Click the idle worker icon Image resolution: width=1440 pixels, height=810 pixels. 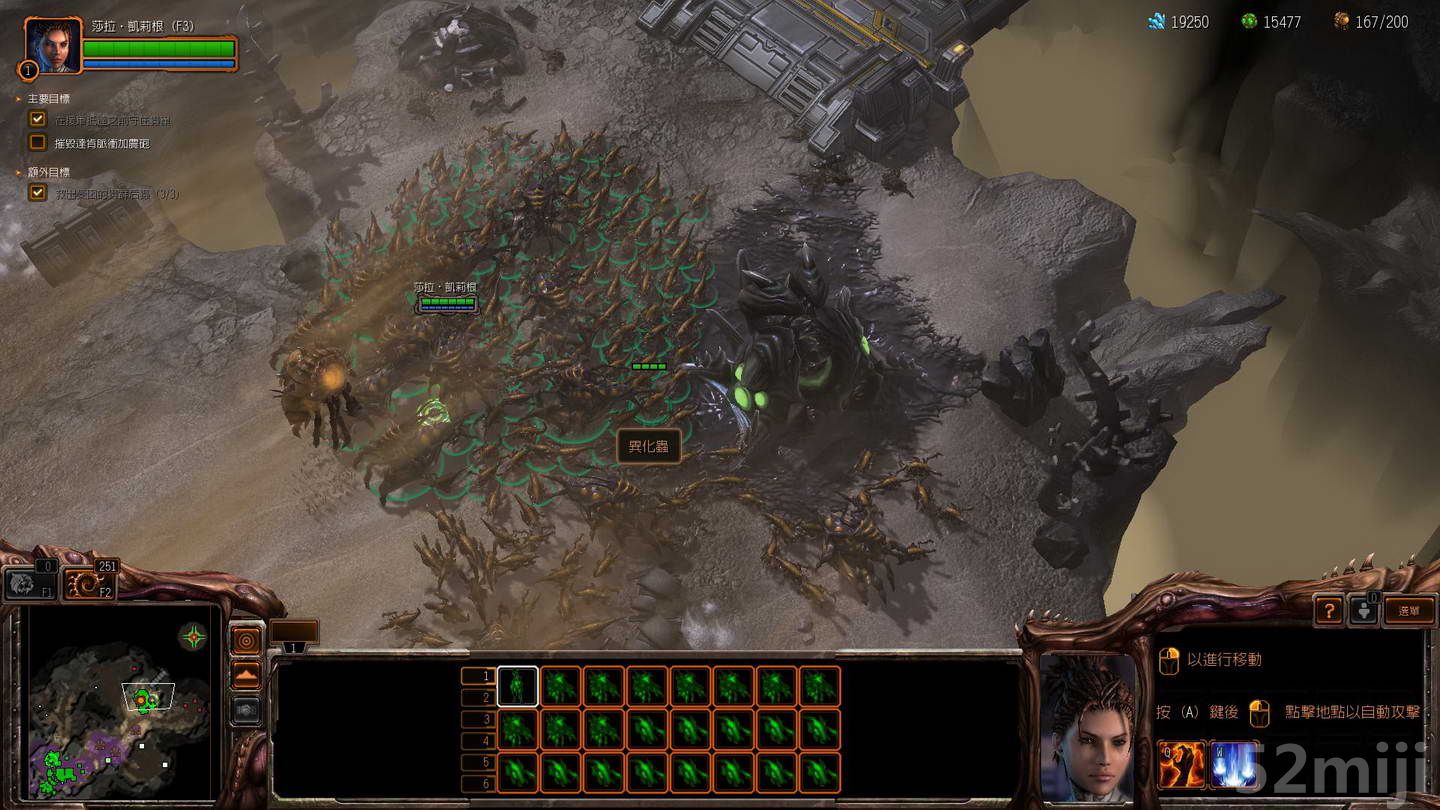[1364, 610]
